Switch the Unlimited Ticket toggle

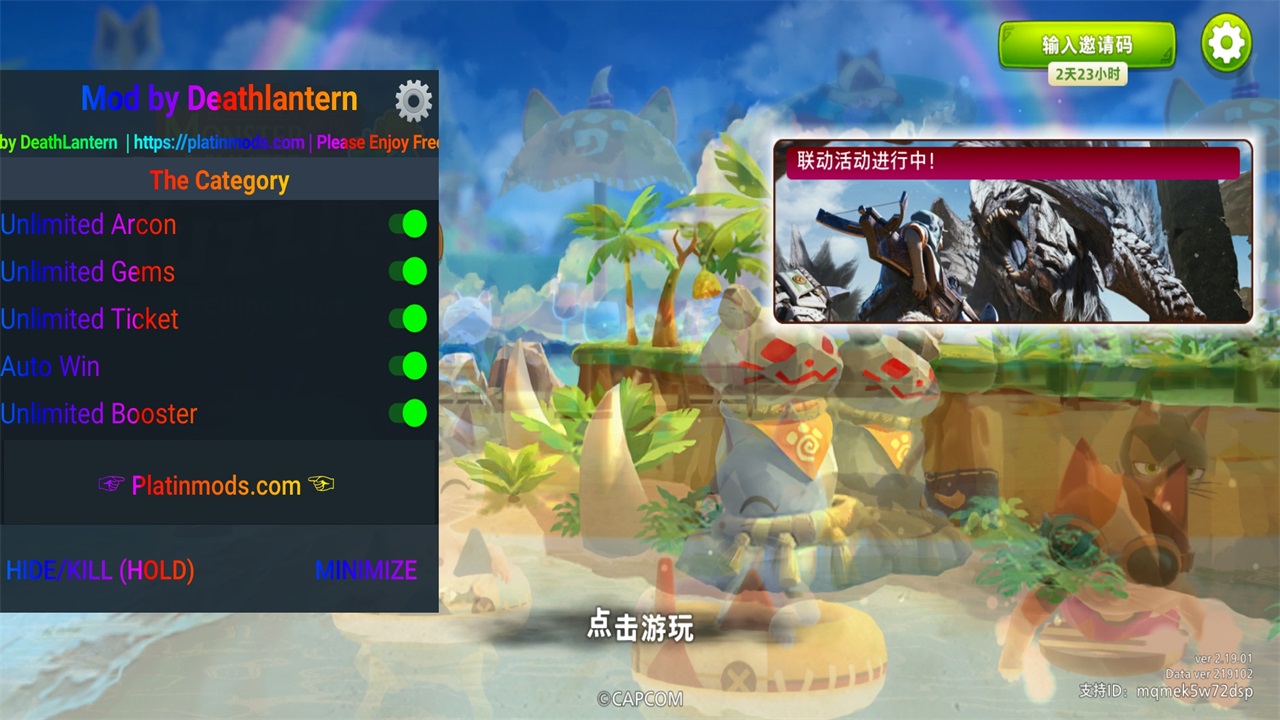pos(407,318)
